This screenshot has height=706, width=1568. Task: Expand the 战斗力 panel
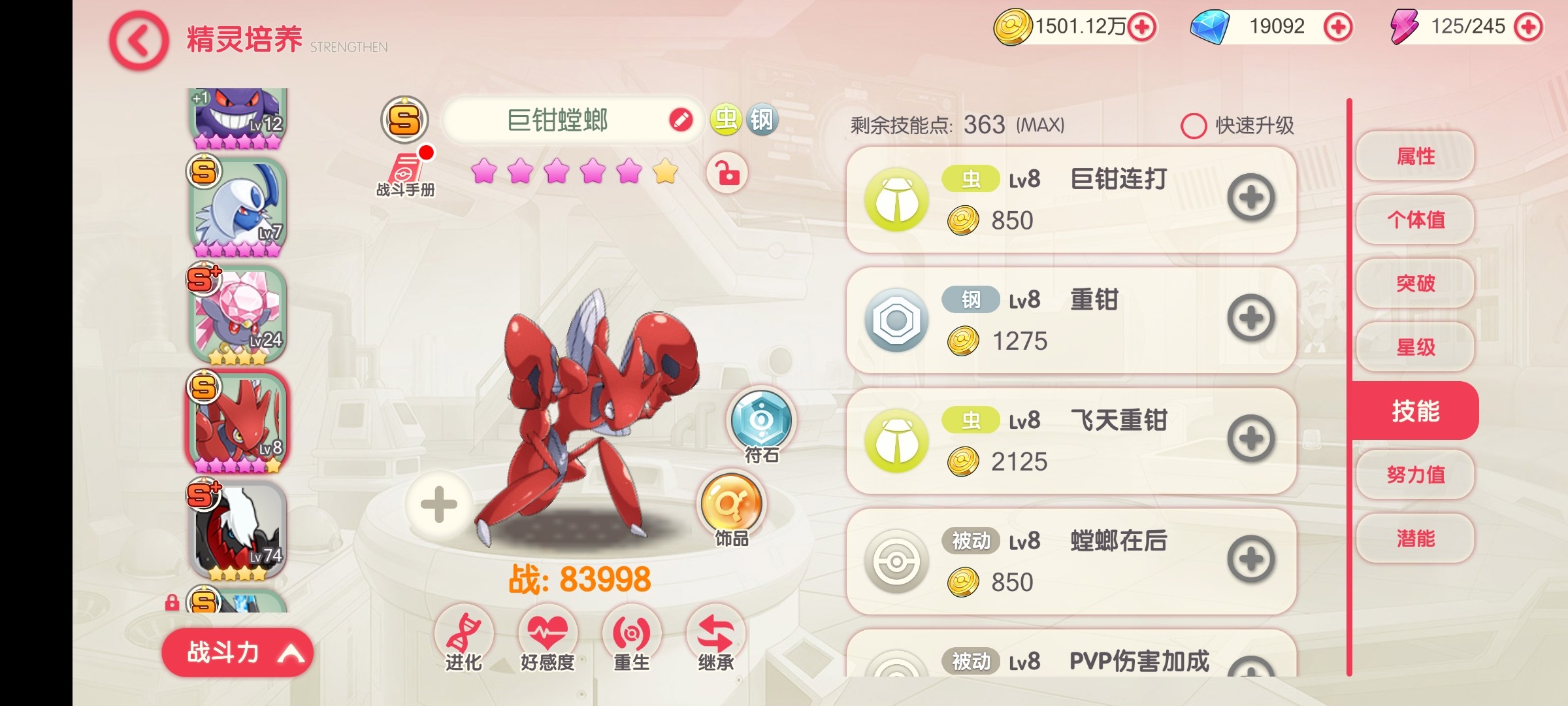237,652
